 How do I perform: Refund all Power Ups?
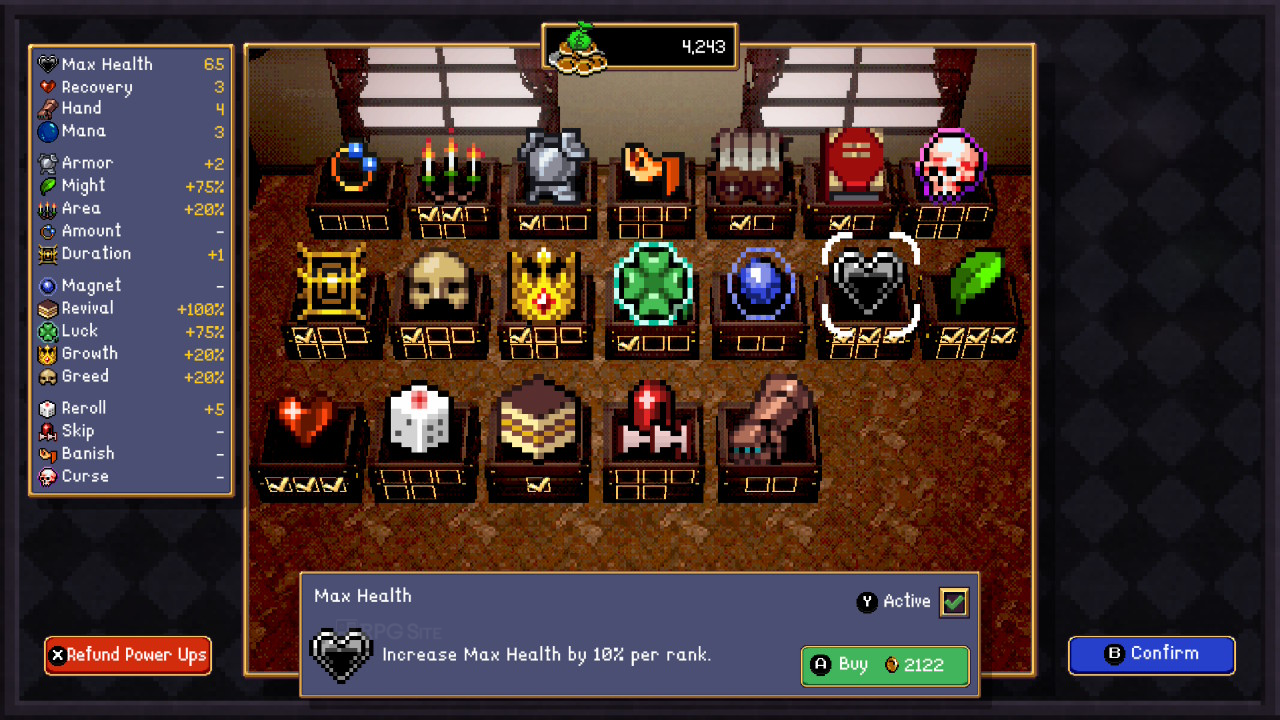tap(128, 656)
